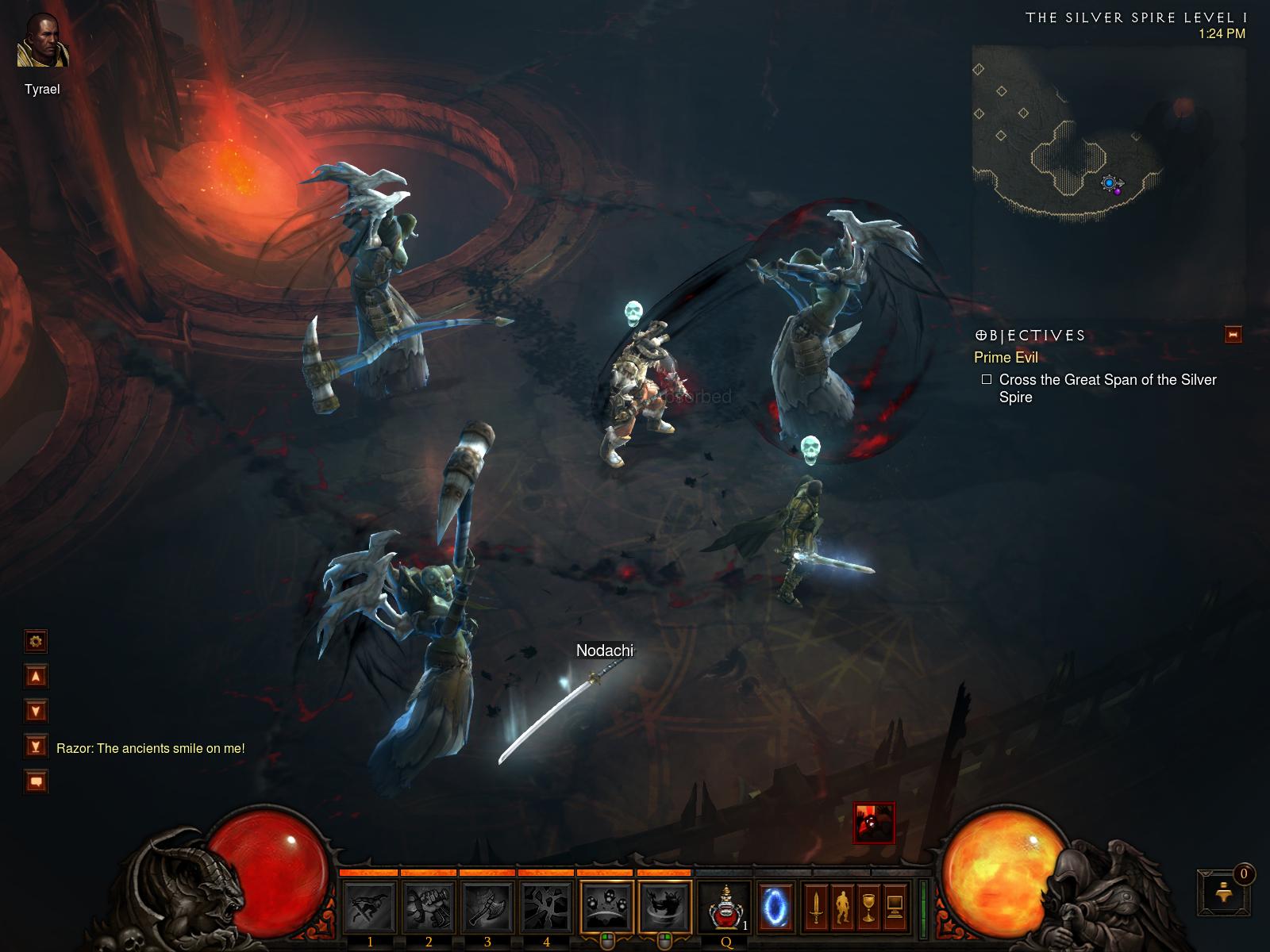Activate the clenched fist skill in slot 2
The width and height of the screenshot is (1270, 952).
(x=429, y=906)
